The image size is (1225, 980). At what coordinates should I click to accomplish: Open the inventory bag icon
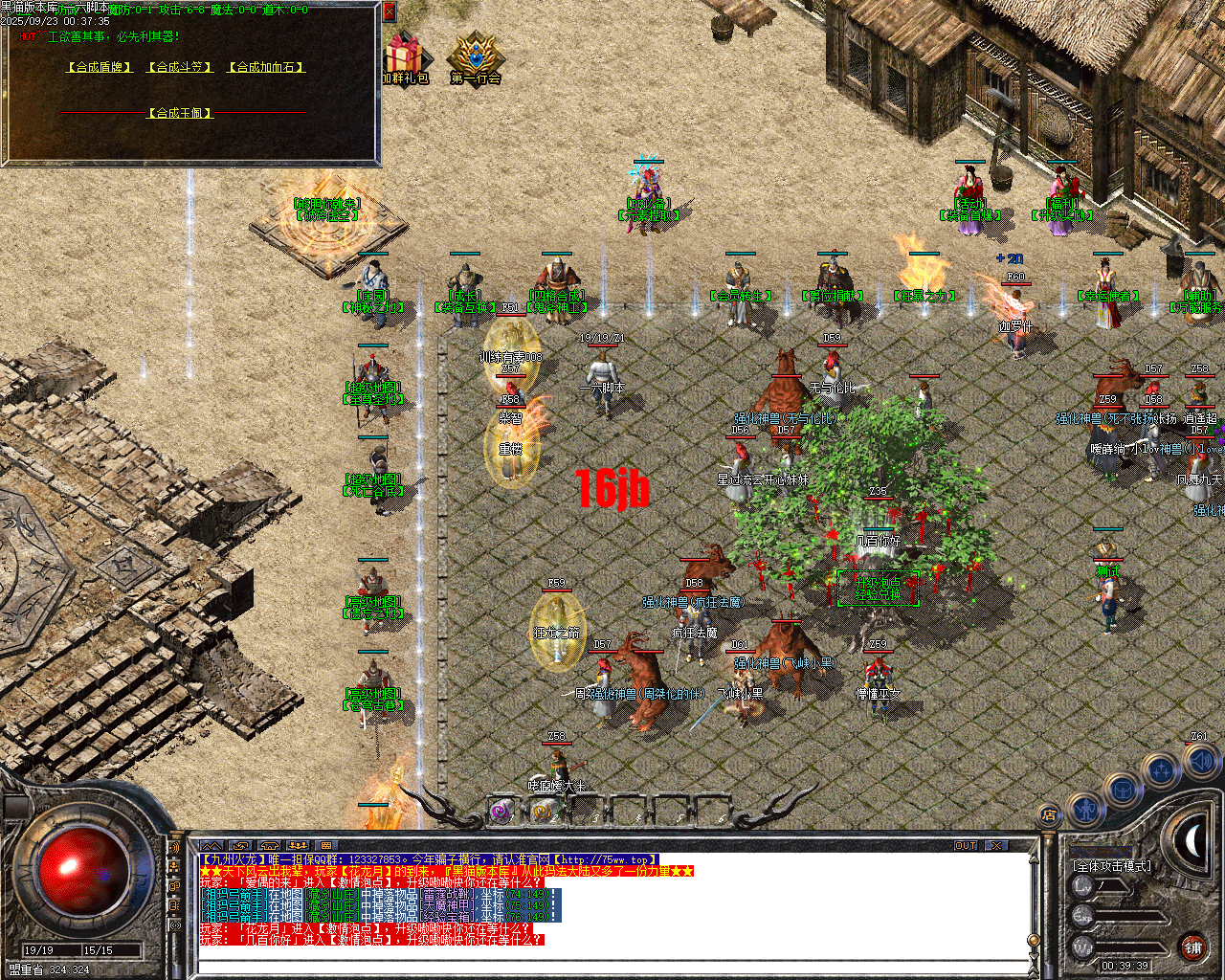click(x=1124, y=789)
